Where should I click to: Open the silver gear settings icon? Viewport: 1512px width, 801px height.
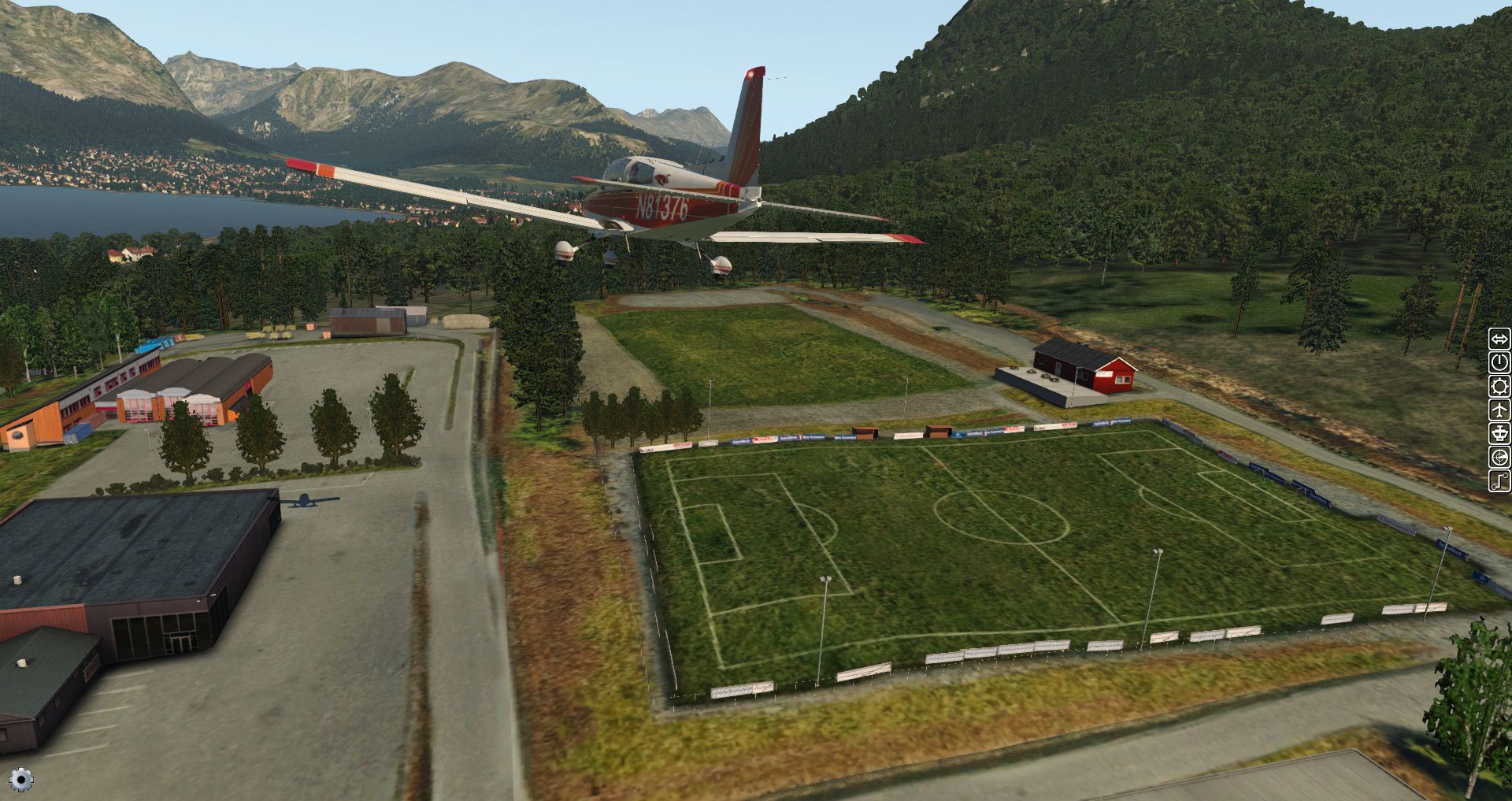coord(21,780)
